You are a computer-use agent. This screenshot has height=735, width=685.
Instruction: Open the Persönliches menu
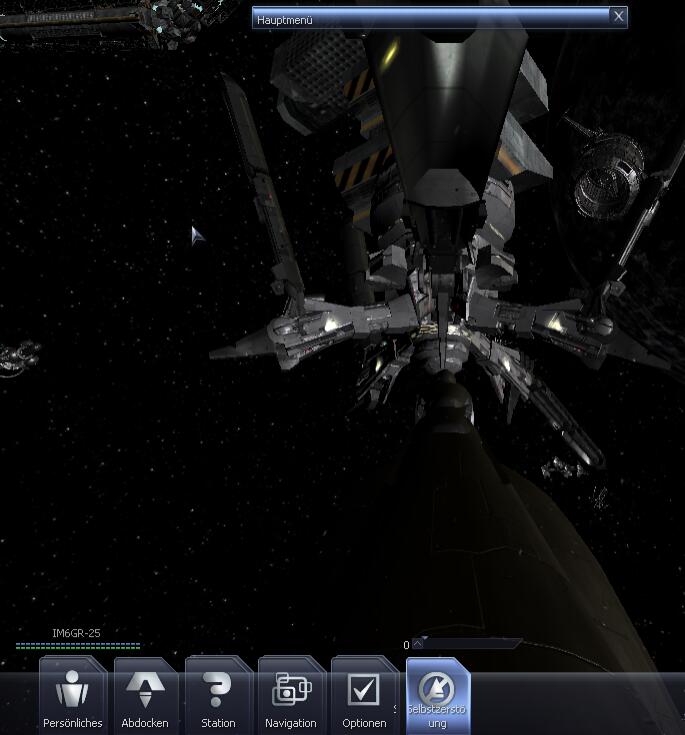pos(72,695)
